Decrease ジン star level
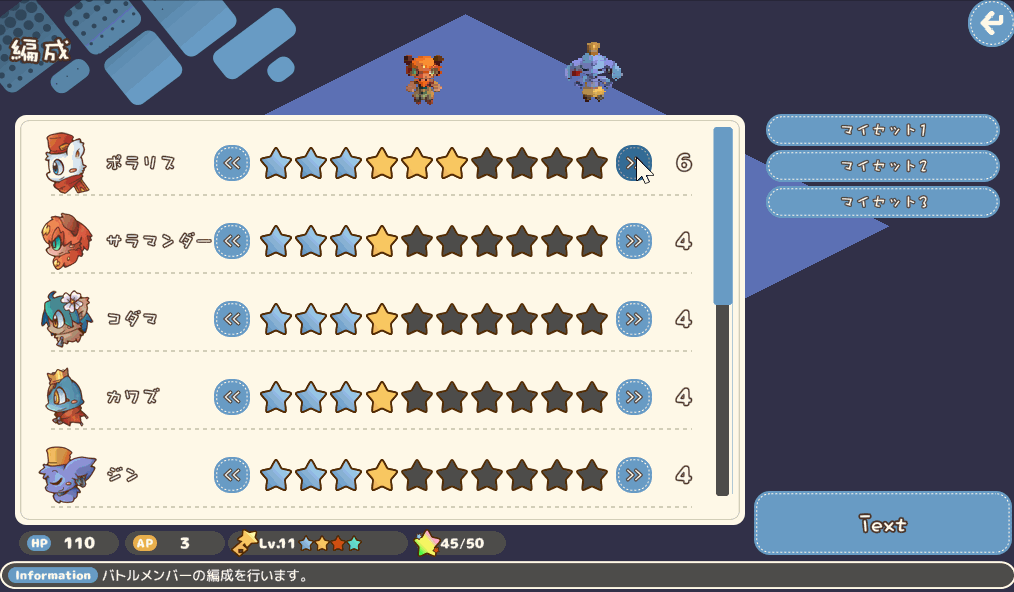1014x592 pixels. coord(232,474)
